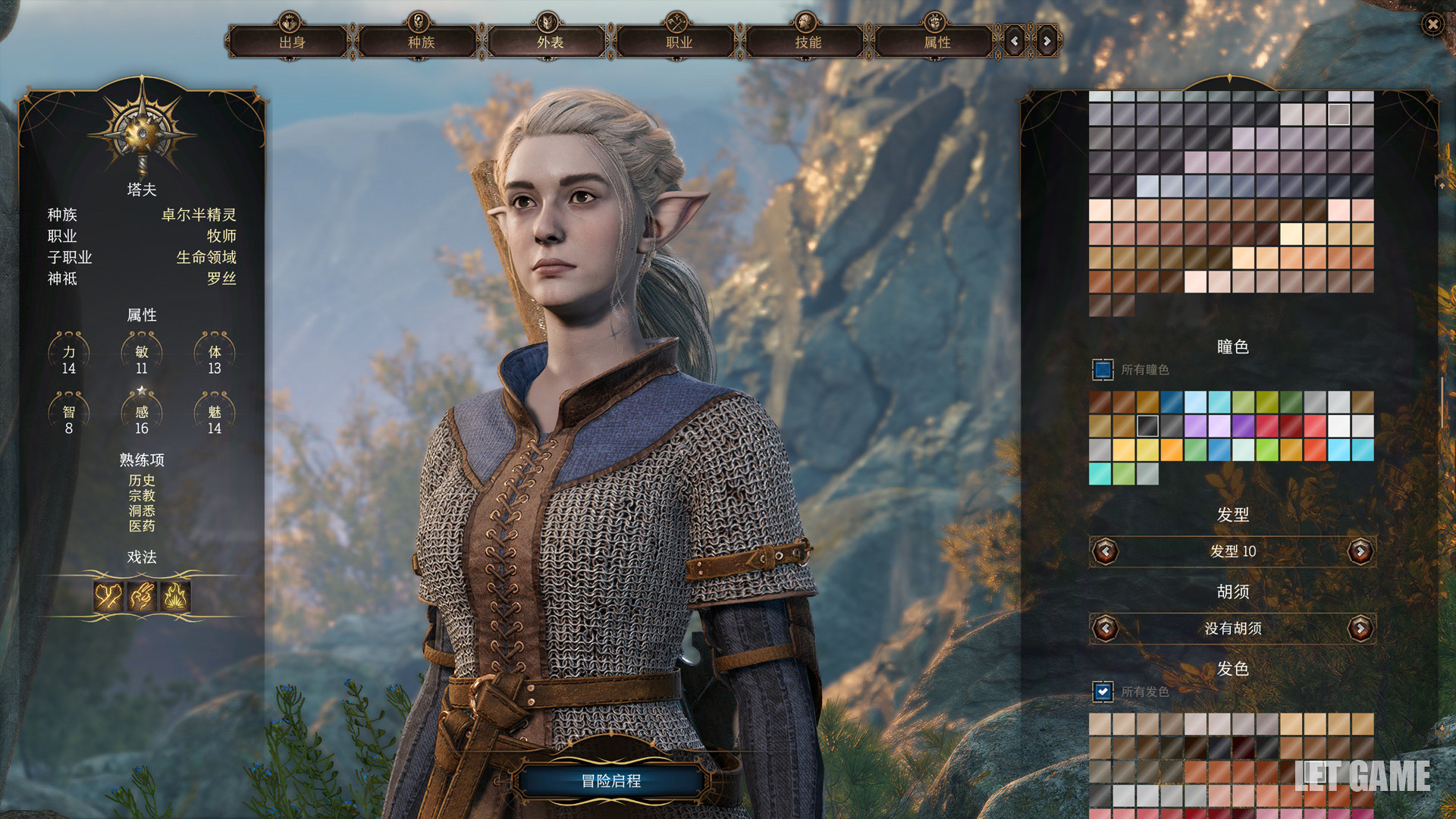
Task: Pick the dark grey selected eye color
Action: click(x=1147, y=426)
